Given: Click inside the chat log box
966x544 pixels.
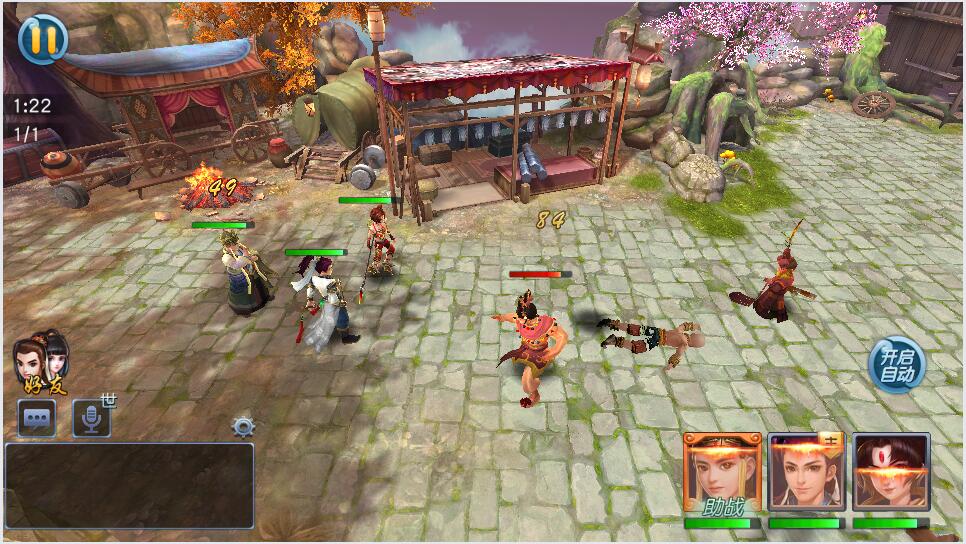Looking at the screenshot, I should 129,485.
